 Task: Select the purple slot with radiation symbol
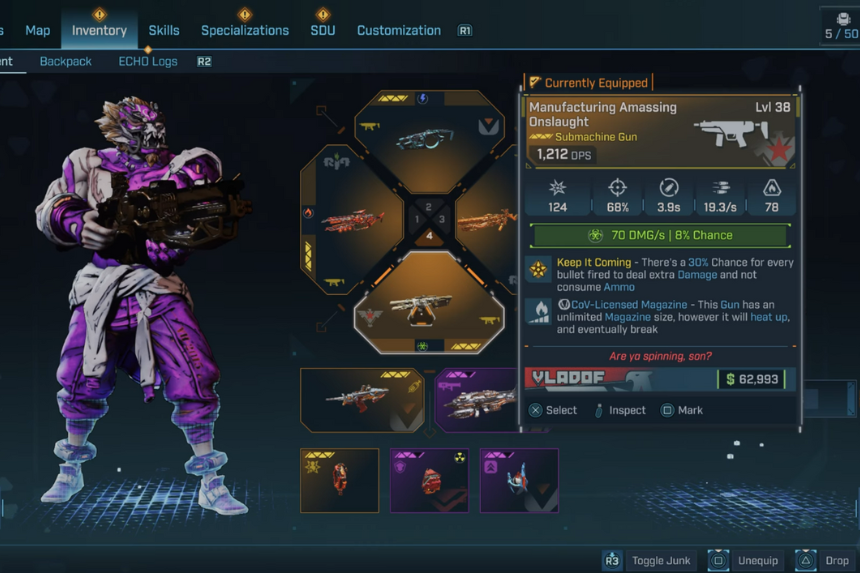click(x=429, y=480)
